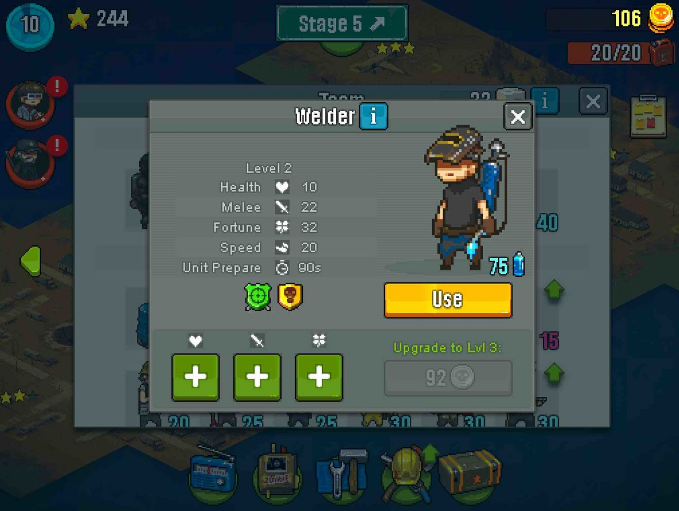Use the Welder unit
This screenshot has height=511, width=679.
tap(447, 299)
